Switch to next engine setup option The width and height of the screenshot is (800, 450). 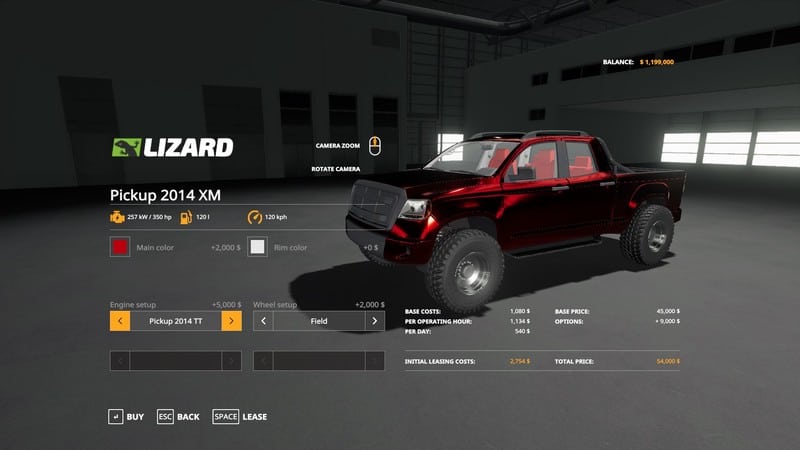(231, 321)
